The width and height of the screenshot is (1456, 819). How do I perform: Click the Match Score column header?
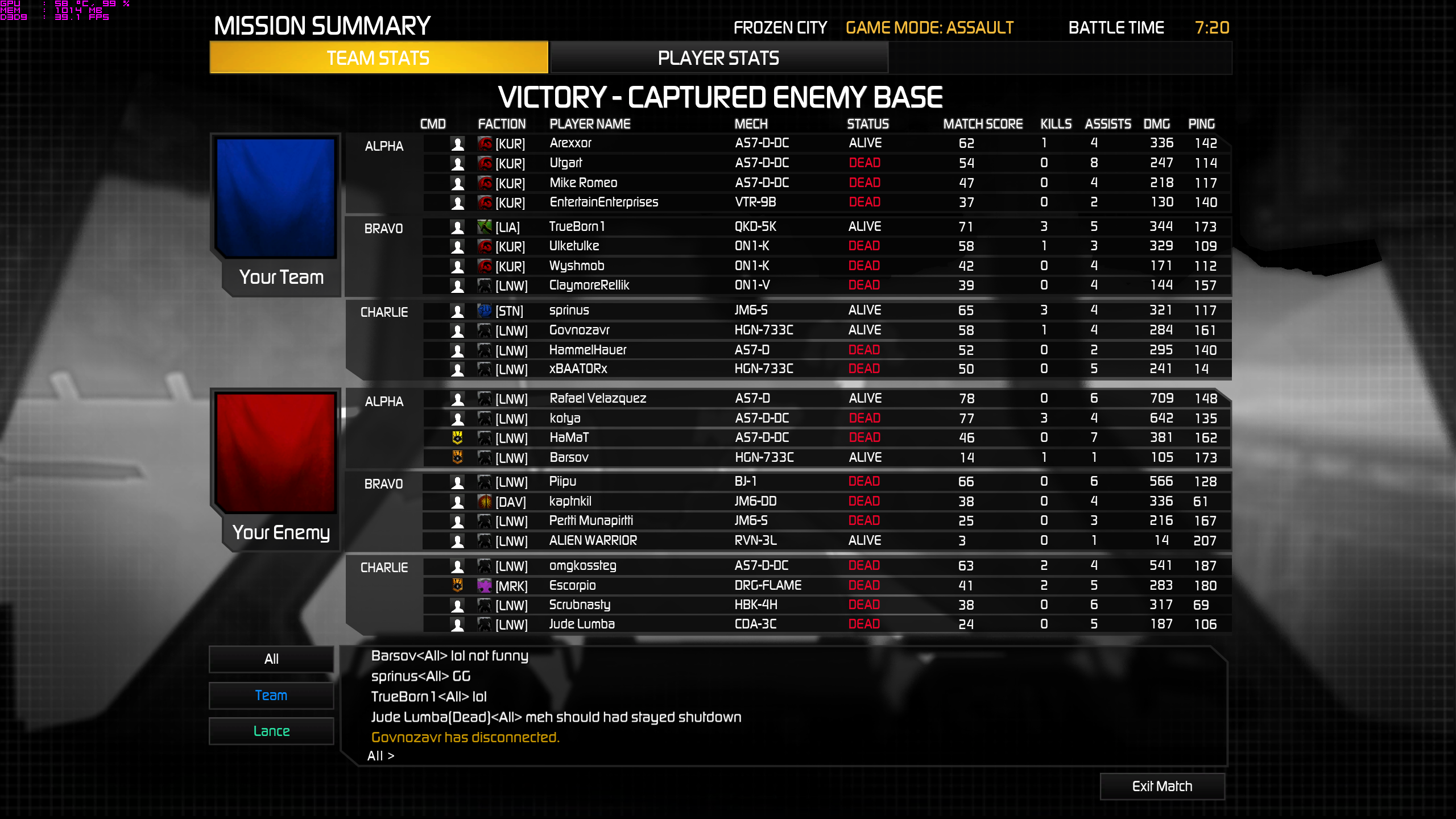pos(983,124)
